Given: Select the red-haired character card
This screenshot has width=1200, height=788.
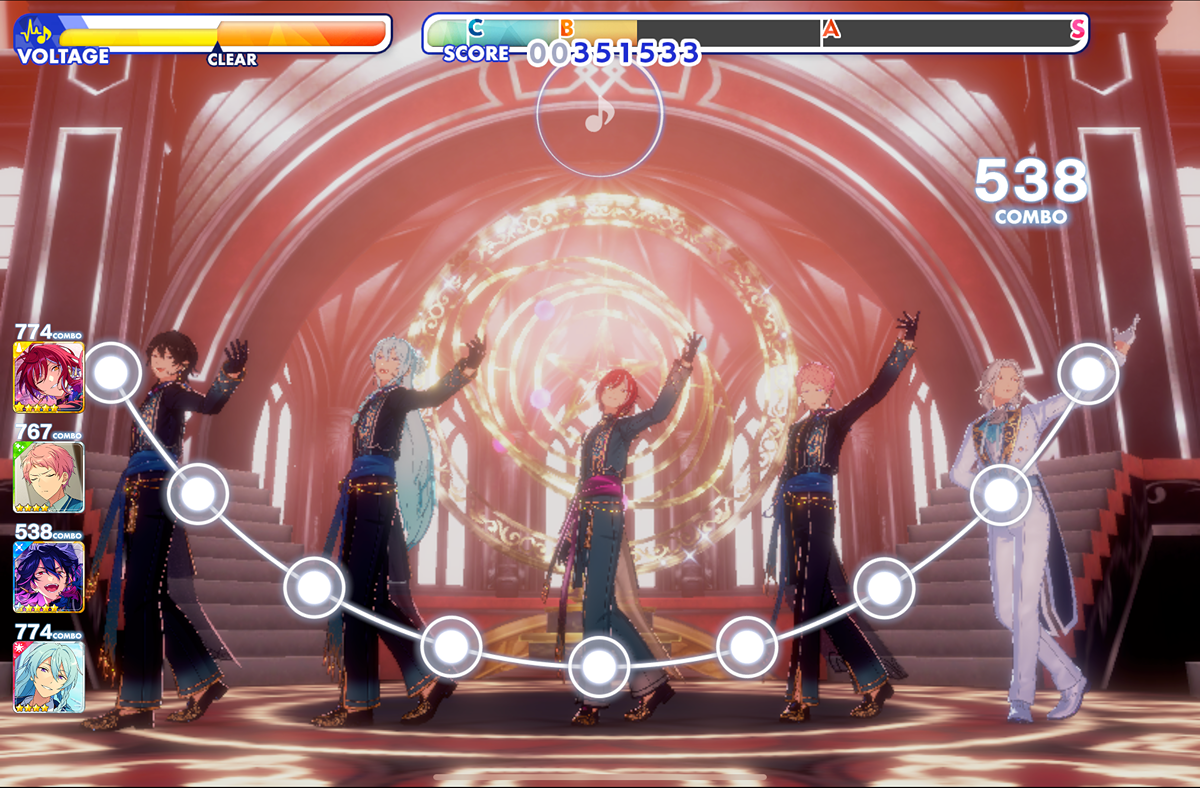Looking at the screenshot, I should pos(48,377).
